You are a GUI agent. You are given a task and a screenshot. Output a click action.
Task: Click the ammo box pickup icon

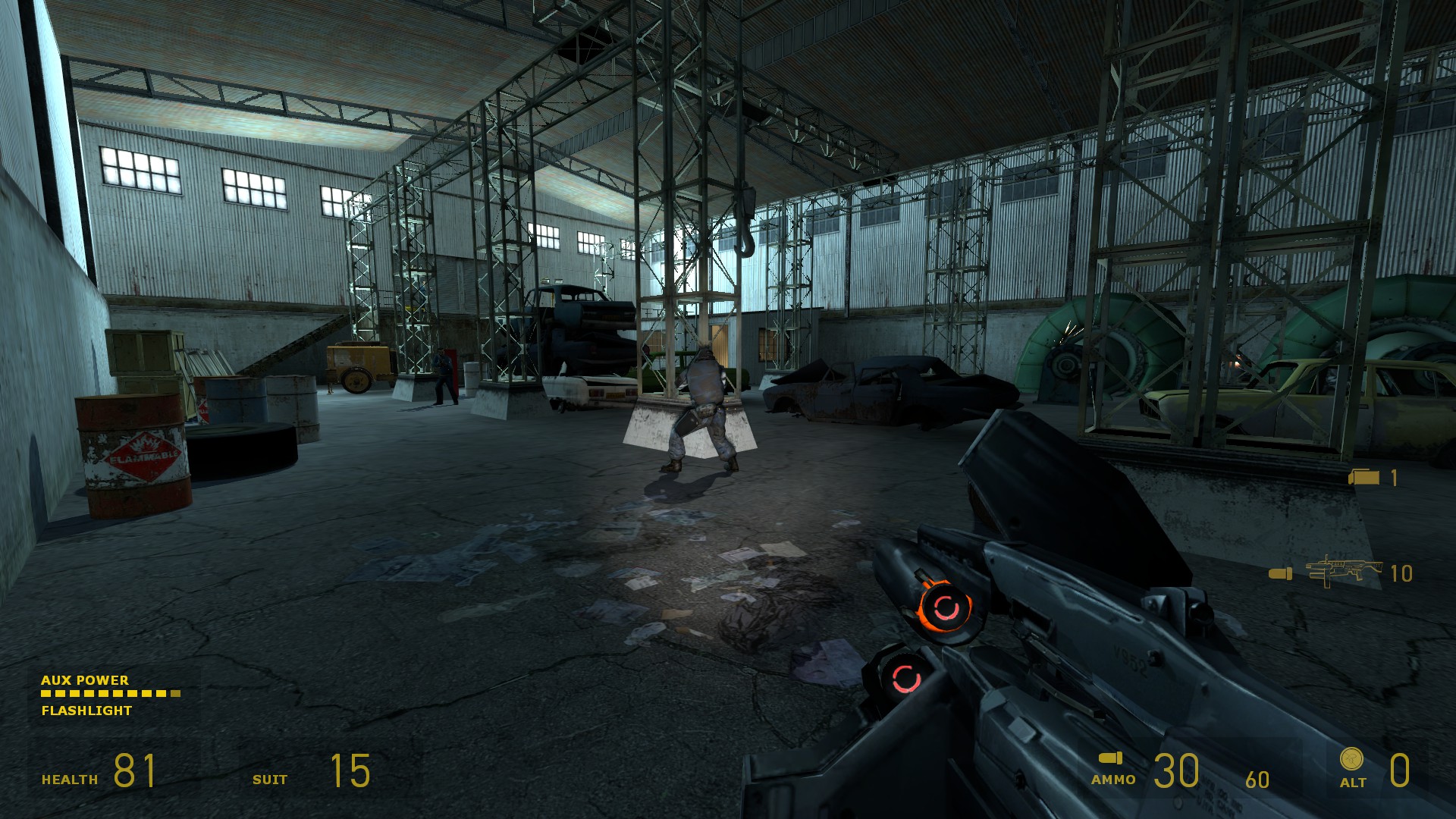pyautogui.click(x=1365, y=478)
